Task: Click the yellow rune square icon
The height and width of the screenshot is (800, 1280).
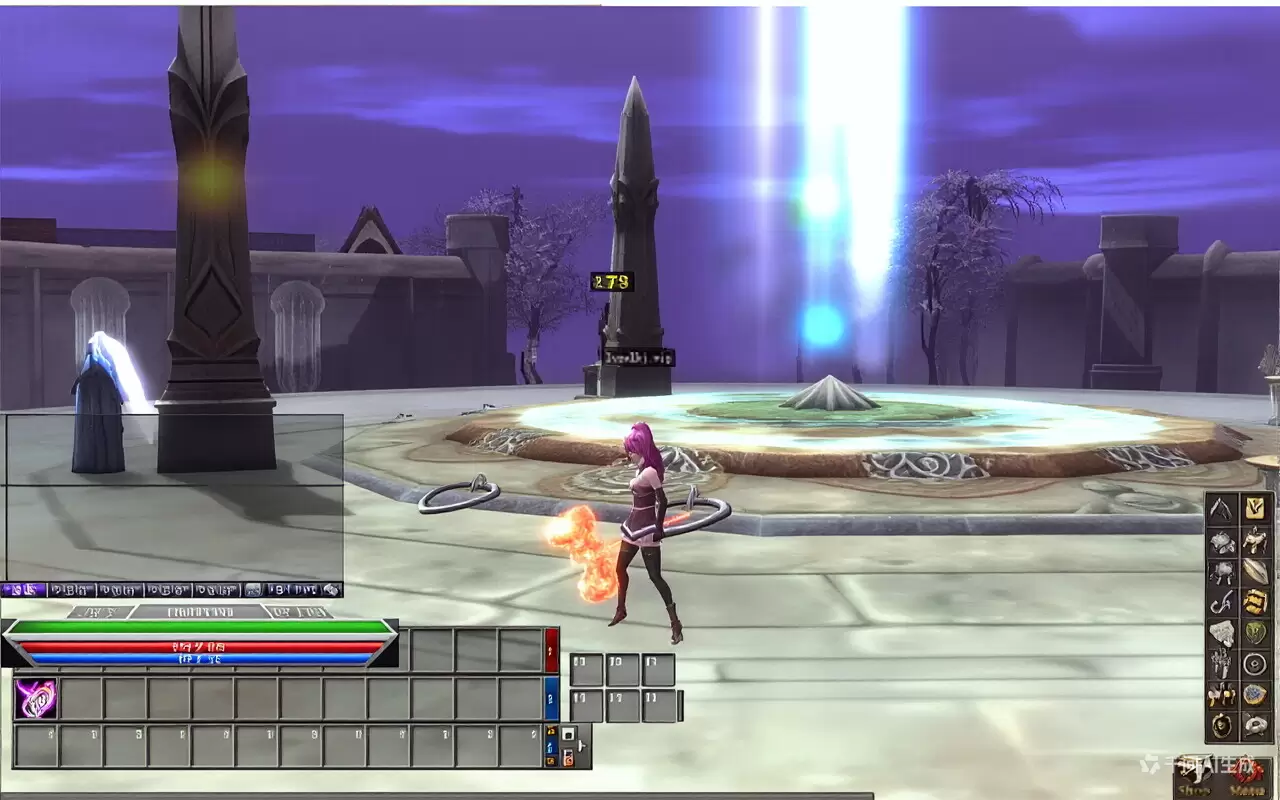Action: coord(1254,508)
